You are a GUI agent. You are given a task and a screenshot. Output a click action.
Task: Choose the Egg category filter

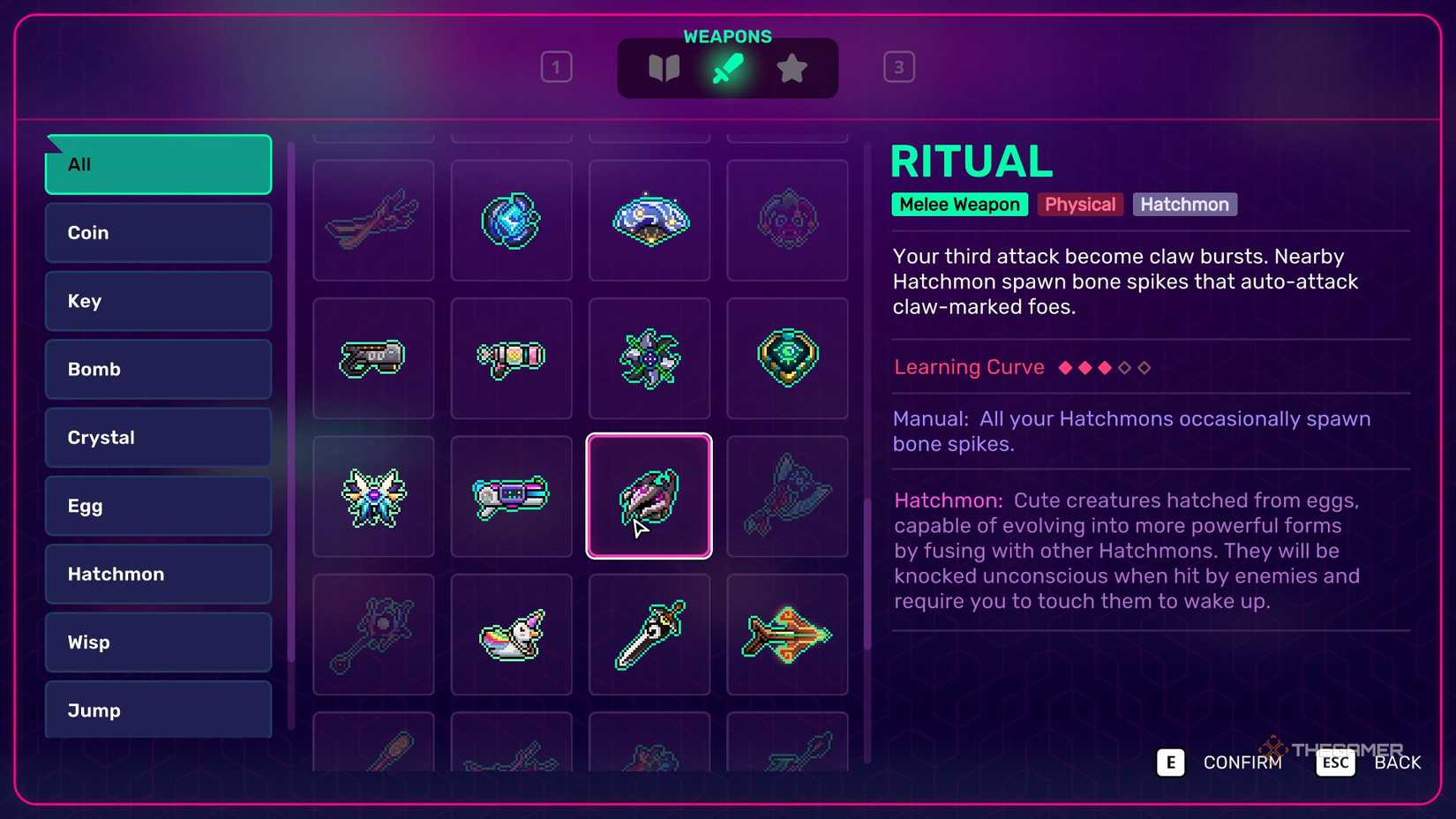pyautogui.click(x=157, y=506)
